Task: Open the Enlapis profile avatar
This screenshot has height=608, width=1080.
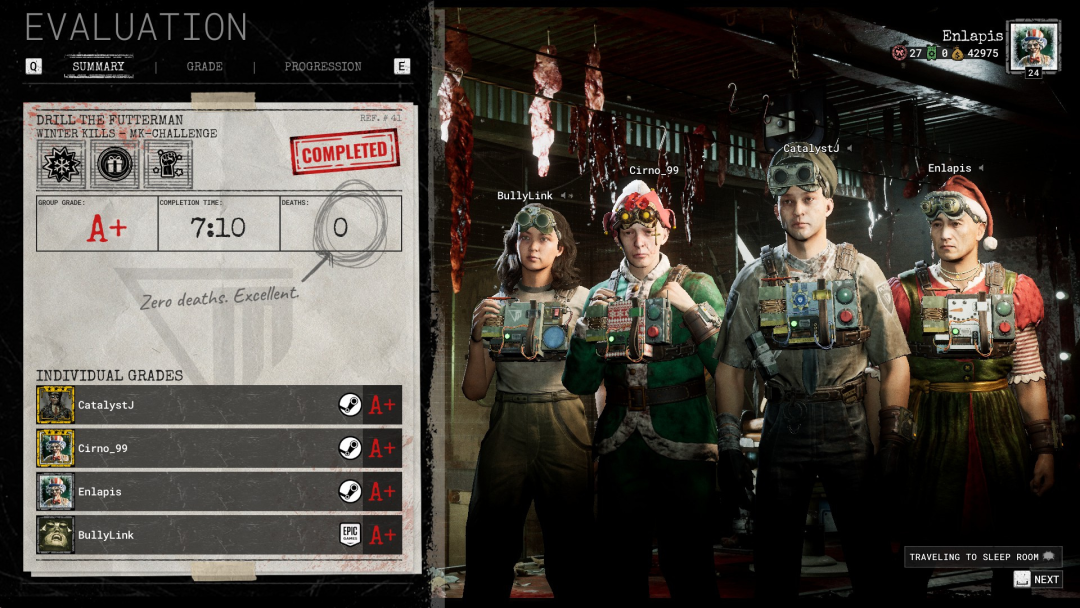Action: (x=1032, y=46)
